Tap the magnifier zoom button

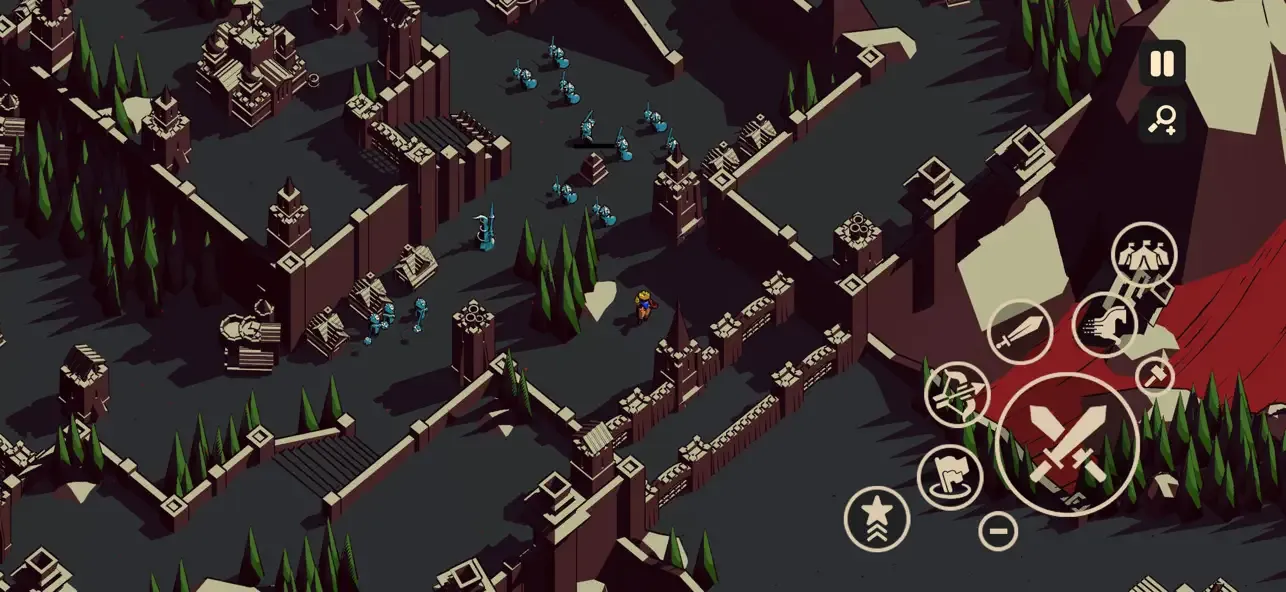pos(1162,121)
